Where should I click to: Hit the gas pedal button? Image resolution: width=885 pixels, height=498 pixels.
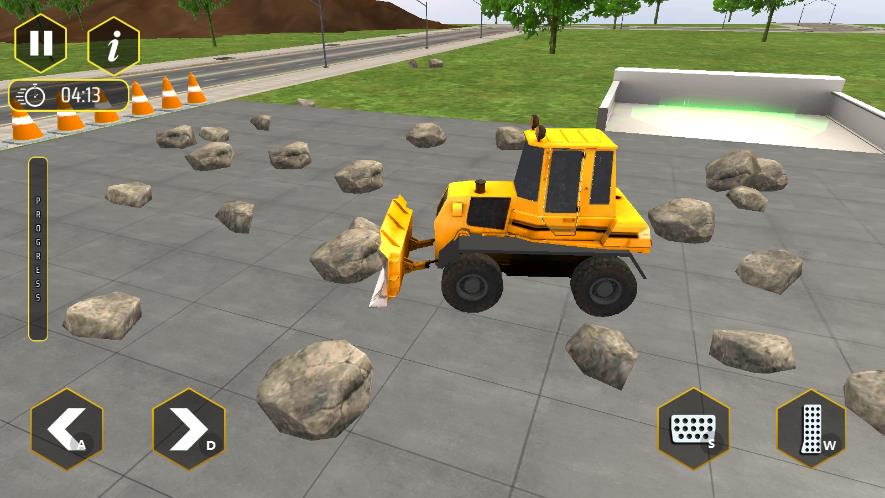click(812, 429)
